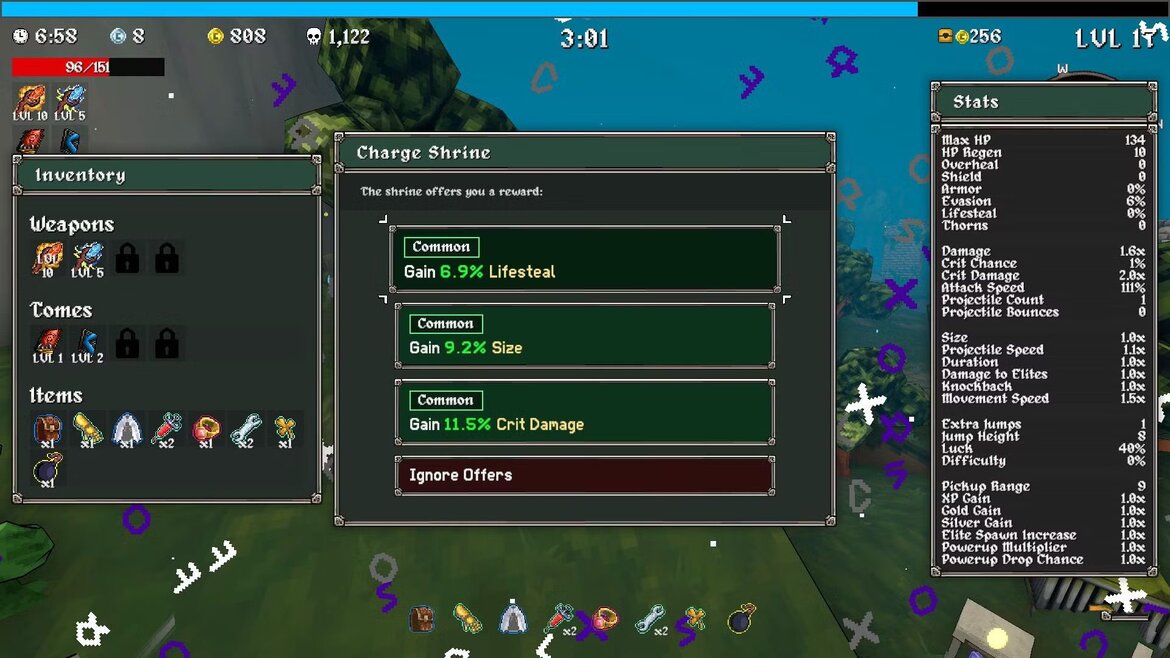Select the silver wrench item in Inventory panel
This screenshot has width=1170, height=658.
[x=245, y=430]
